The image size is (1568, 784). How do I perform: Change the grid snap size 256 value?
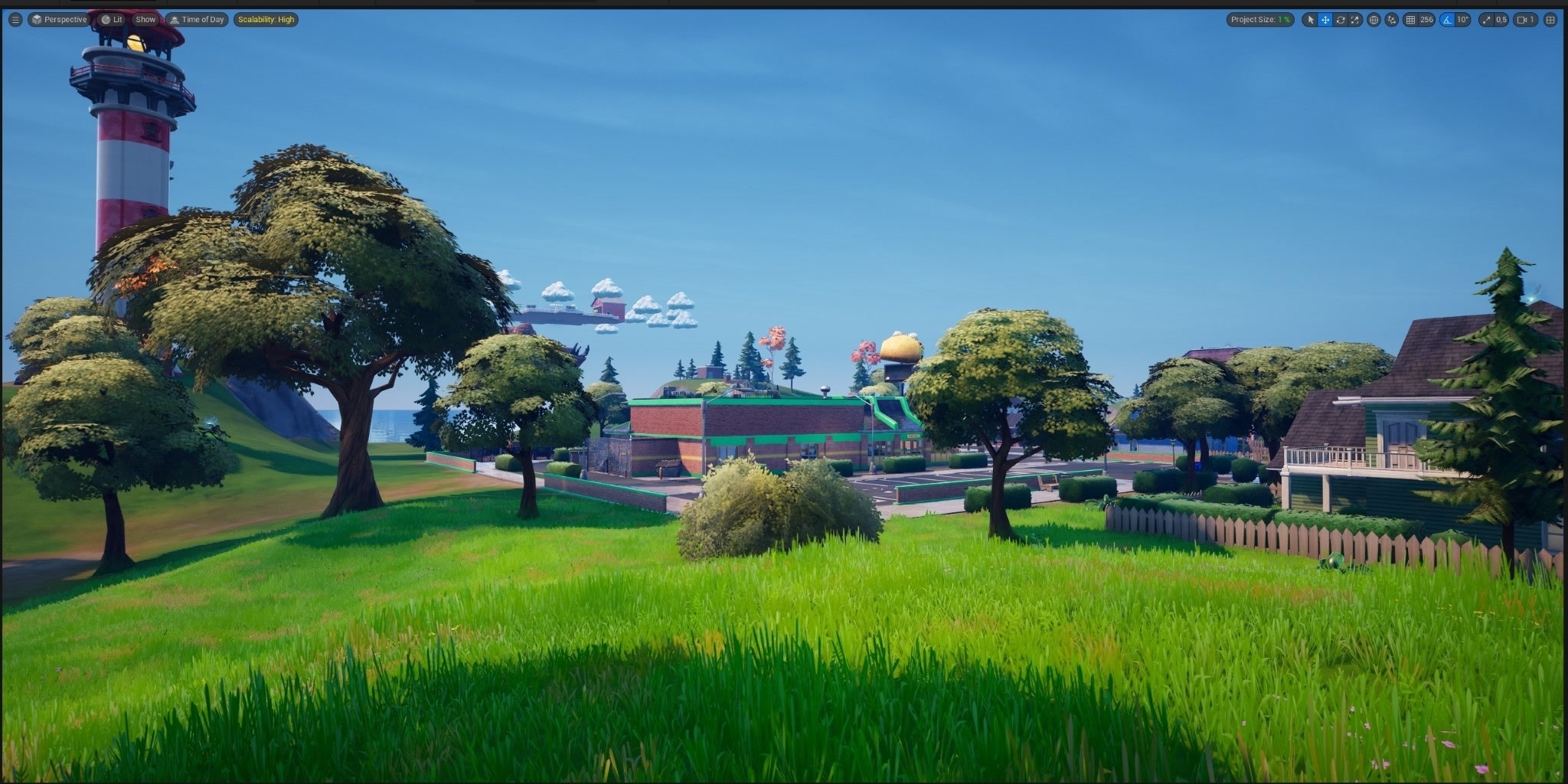1428,20
